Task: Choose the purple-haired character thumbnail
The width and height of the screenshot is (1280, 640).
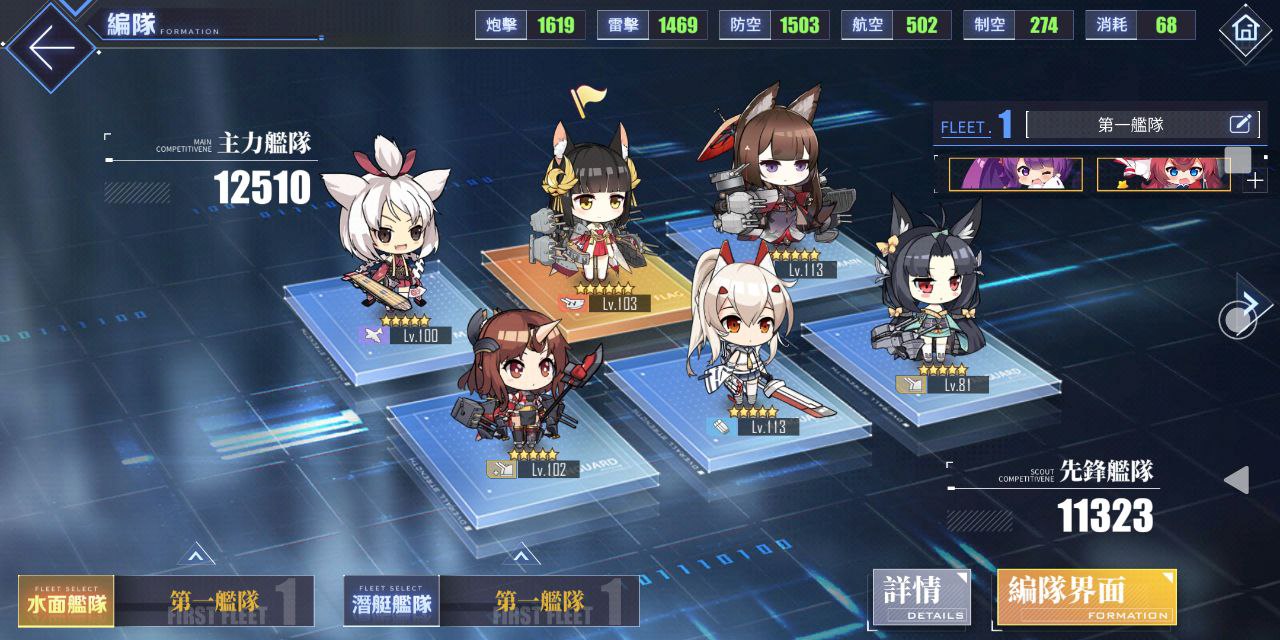Action: (1015, 175)
